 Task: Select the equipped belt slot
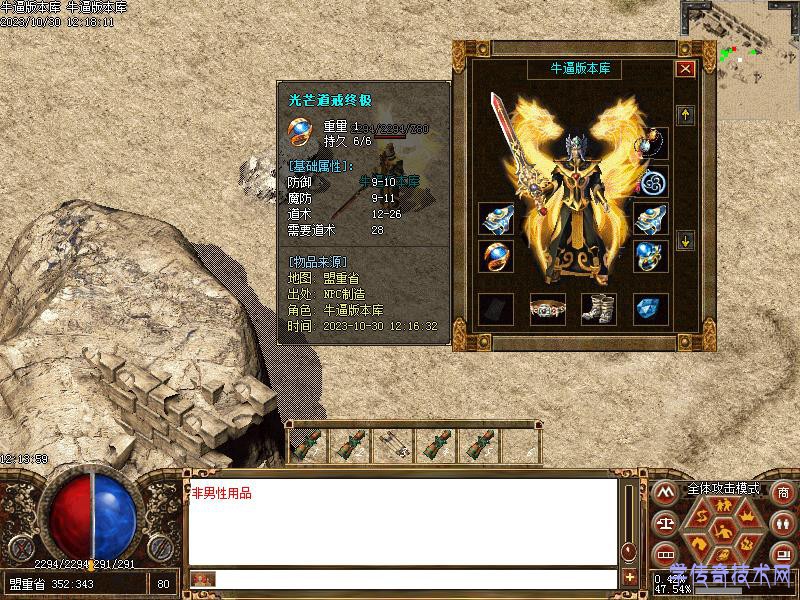tap(547, 309)
